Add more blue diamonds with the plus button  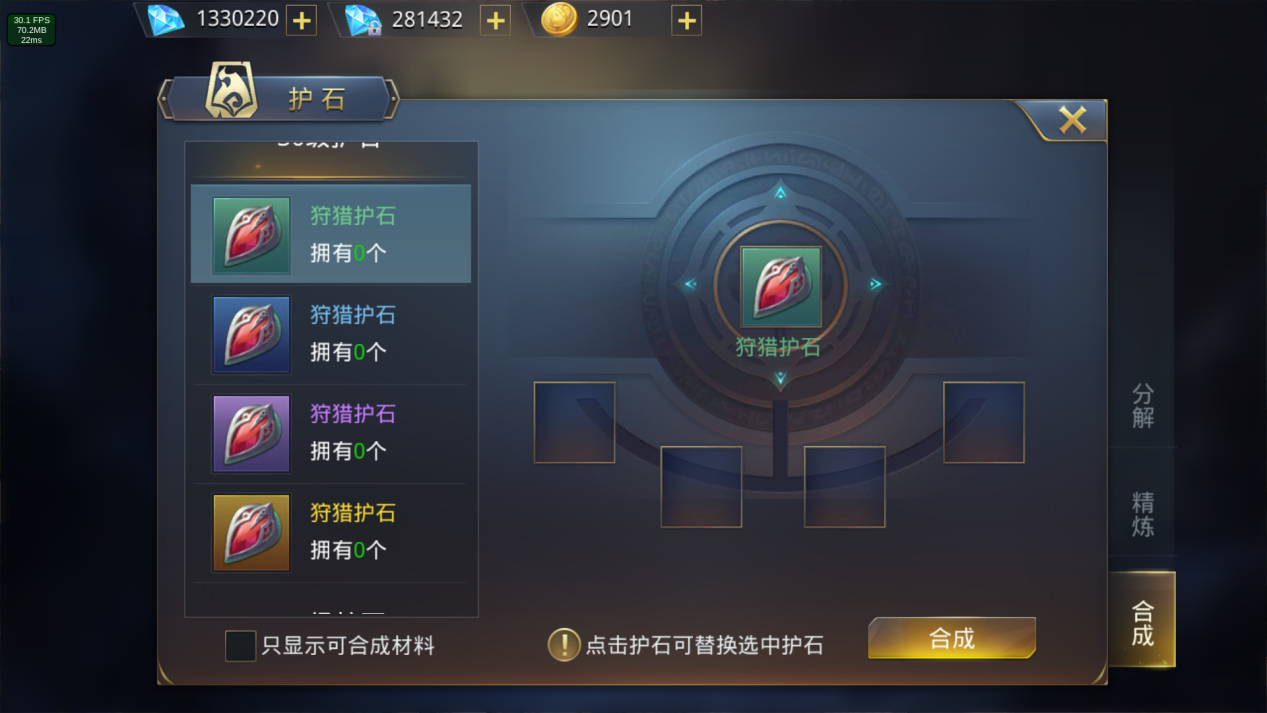pos(301,20)
